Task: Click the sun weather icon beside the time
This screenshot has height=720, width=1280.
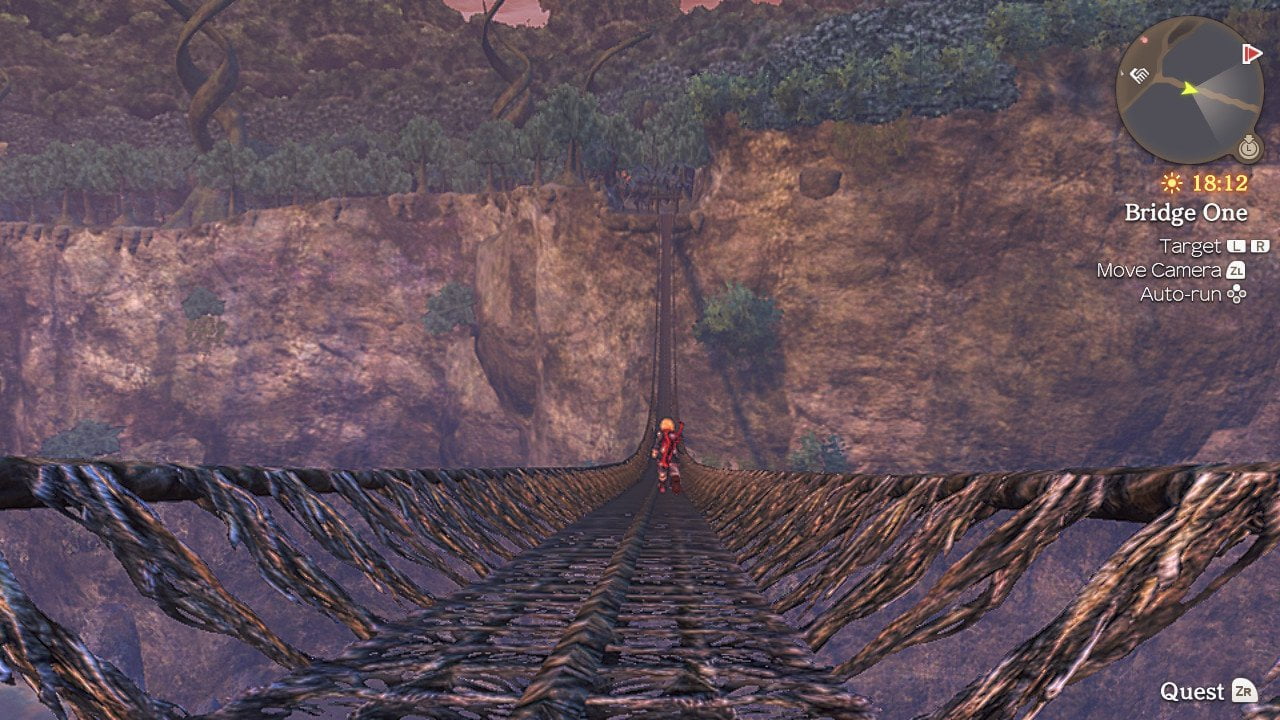Action: point(1172,182)
